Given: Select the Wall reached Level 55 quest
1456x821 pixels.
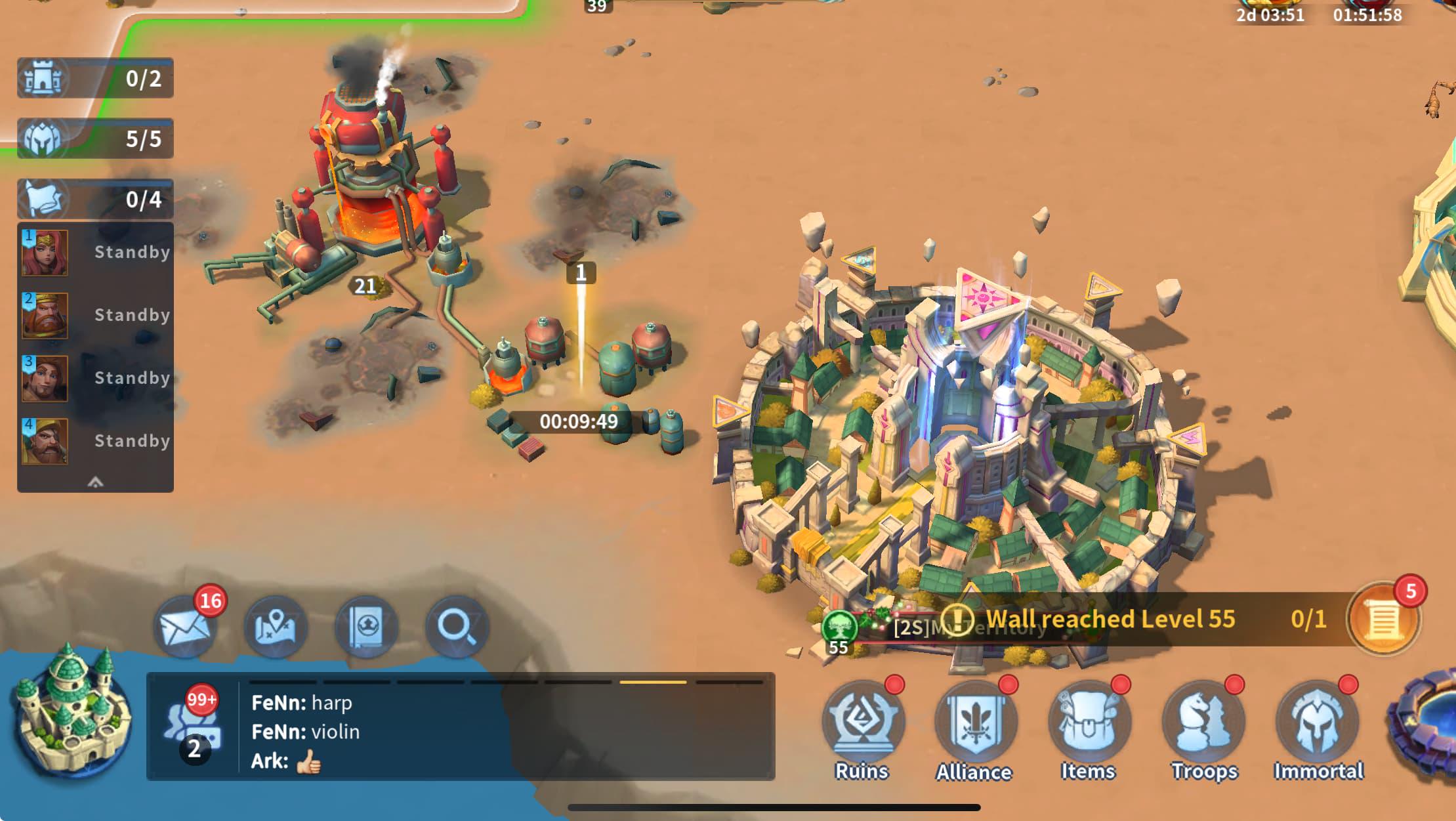Looking at the screenshot, I should (1110, 619).
